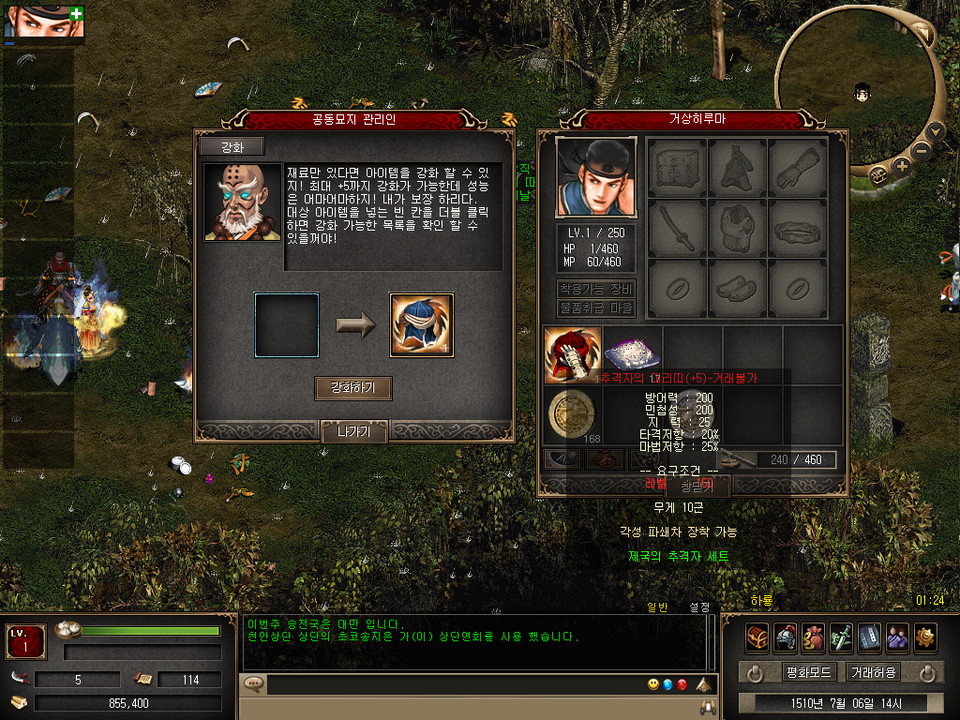Screen dimensions: 960x720
Task: Open the green sword skill menu icon
Action: 840,637
